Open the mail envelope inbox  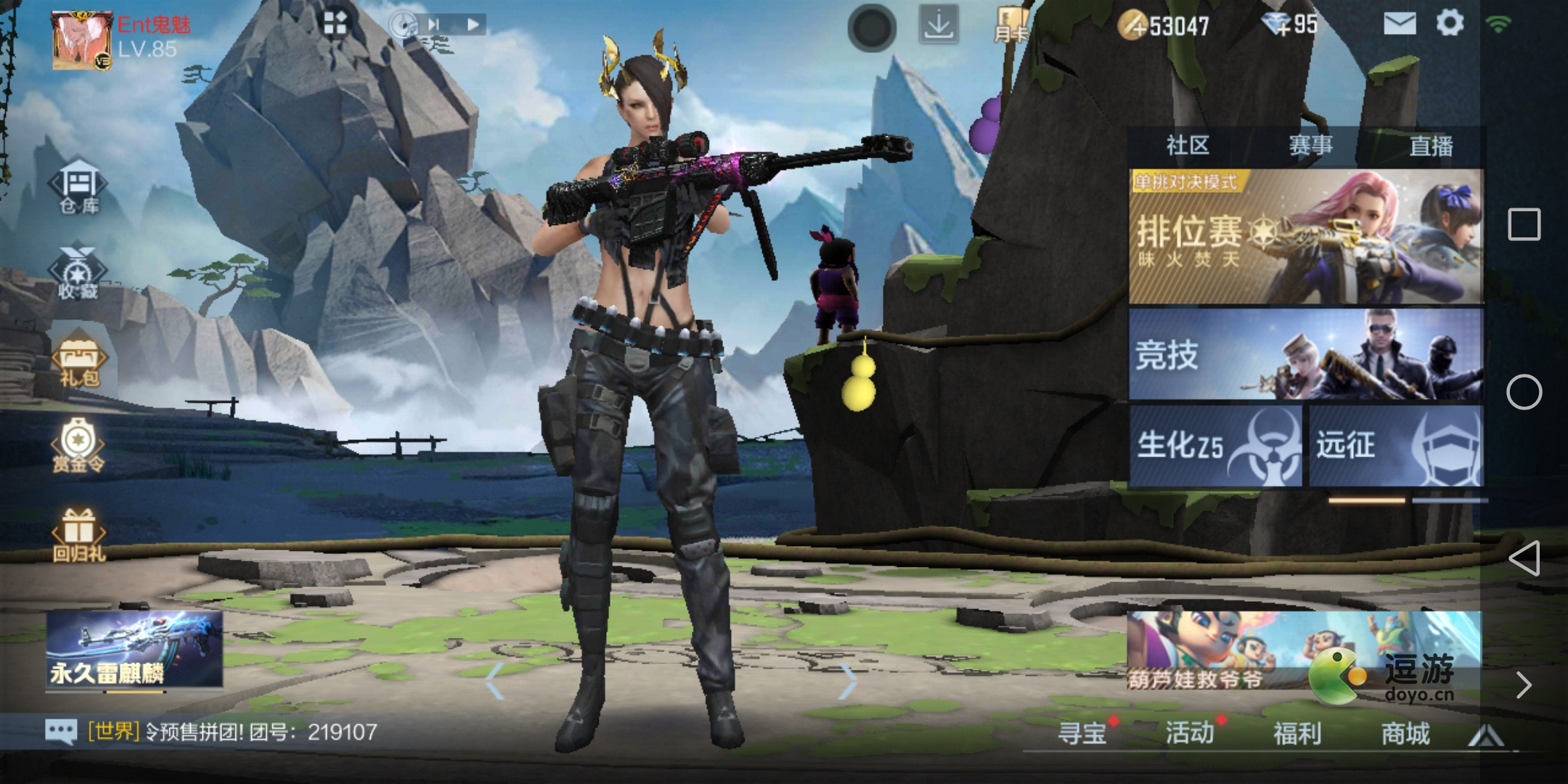[x=1400, y=24]
